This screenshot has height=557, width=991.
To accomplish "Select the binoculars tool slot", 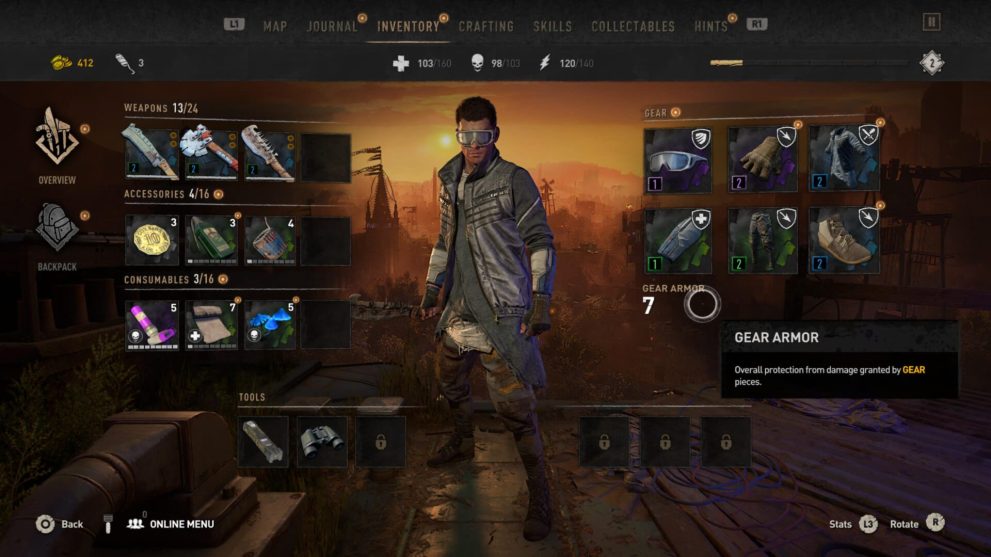I will pyautogui.click(x=322, y=441).
